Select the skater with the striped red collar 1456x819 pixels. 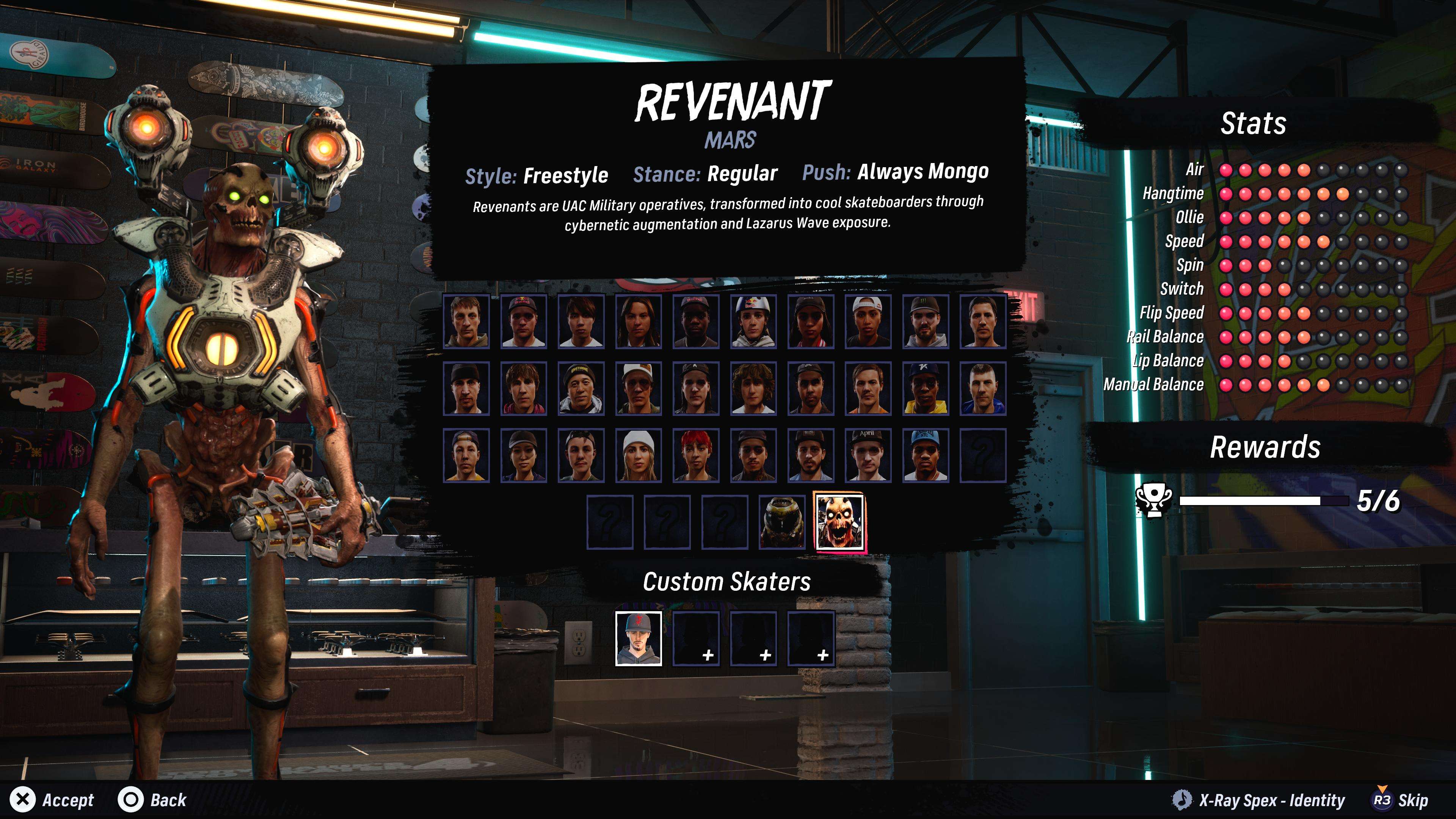(810, 321)
